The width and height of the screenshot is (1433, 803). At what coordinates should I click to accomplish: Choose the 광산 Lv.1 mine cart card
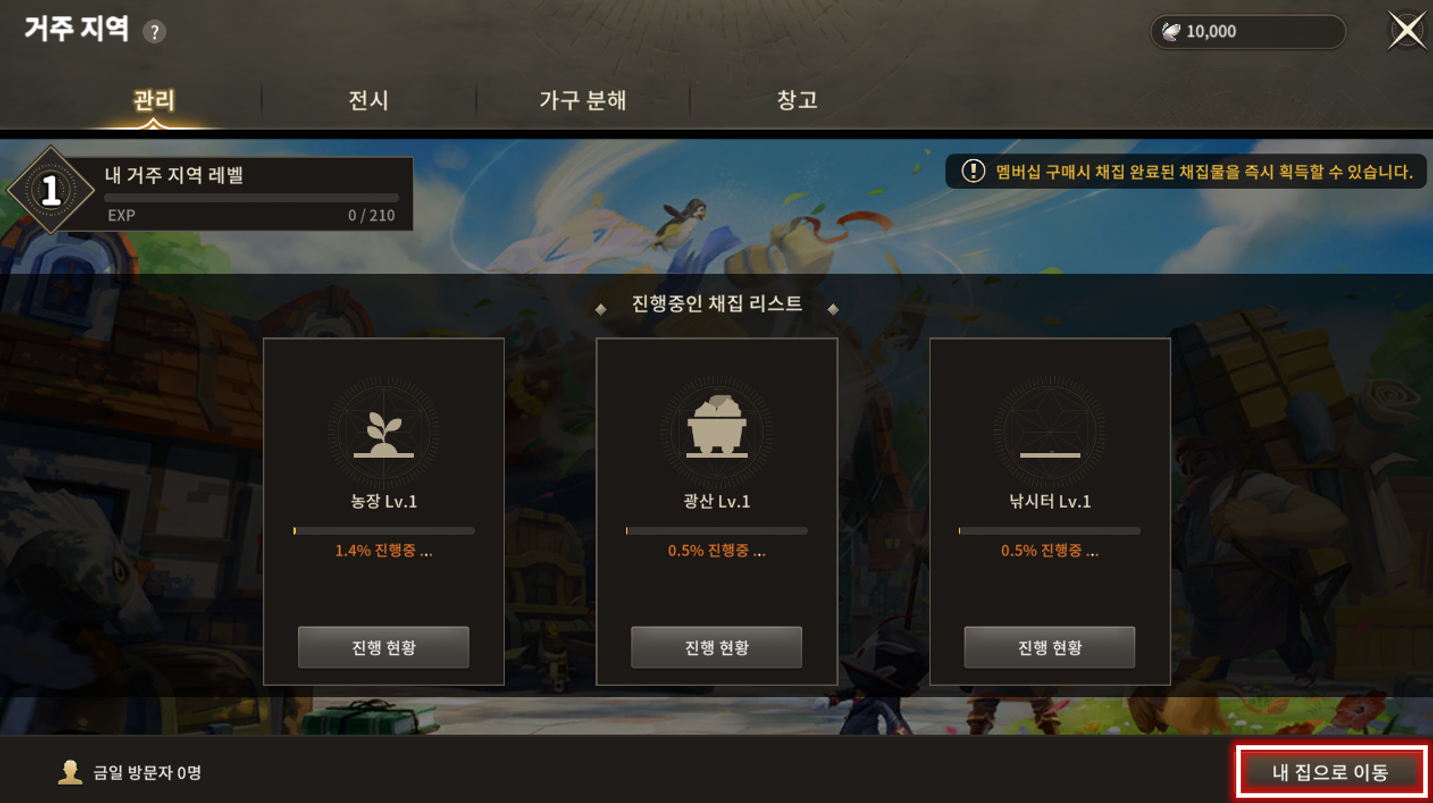(x=716, y=450)
